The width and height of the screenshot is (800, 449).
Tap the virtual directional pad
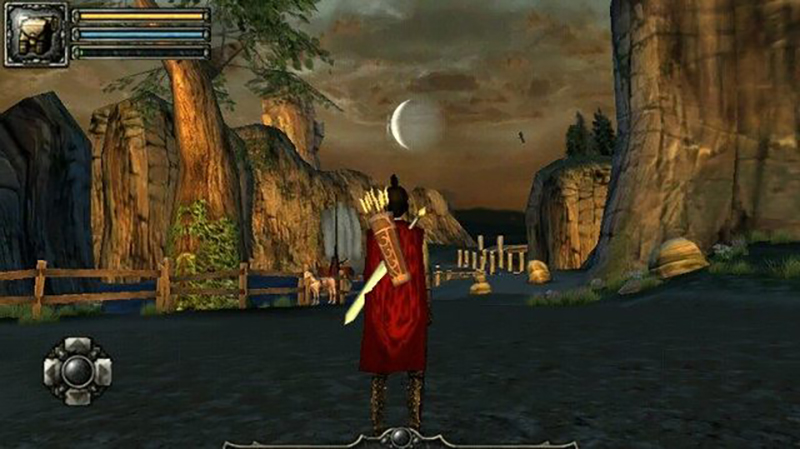[x=77, y=370]
